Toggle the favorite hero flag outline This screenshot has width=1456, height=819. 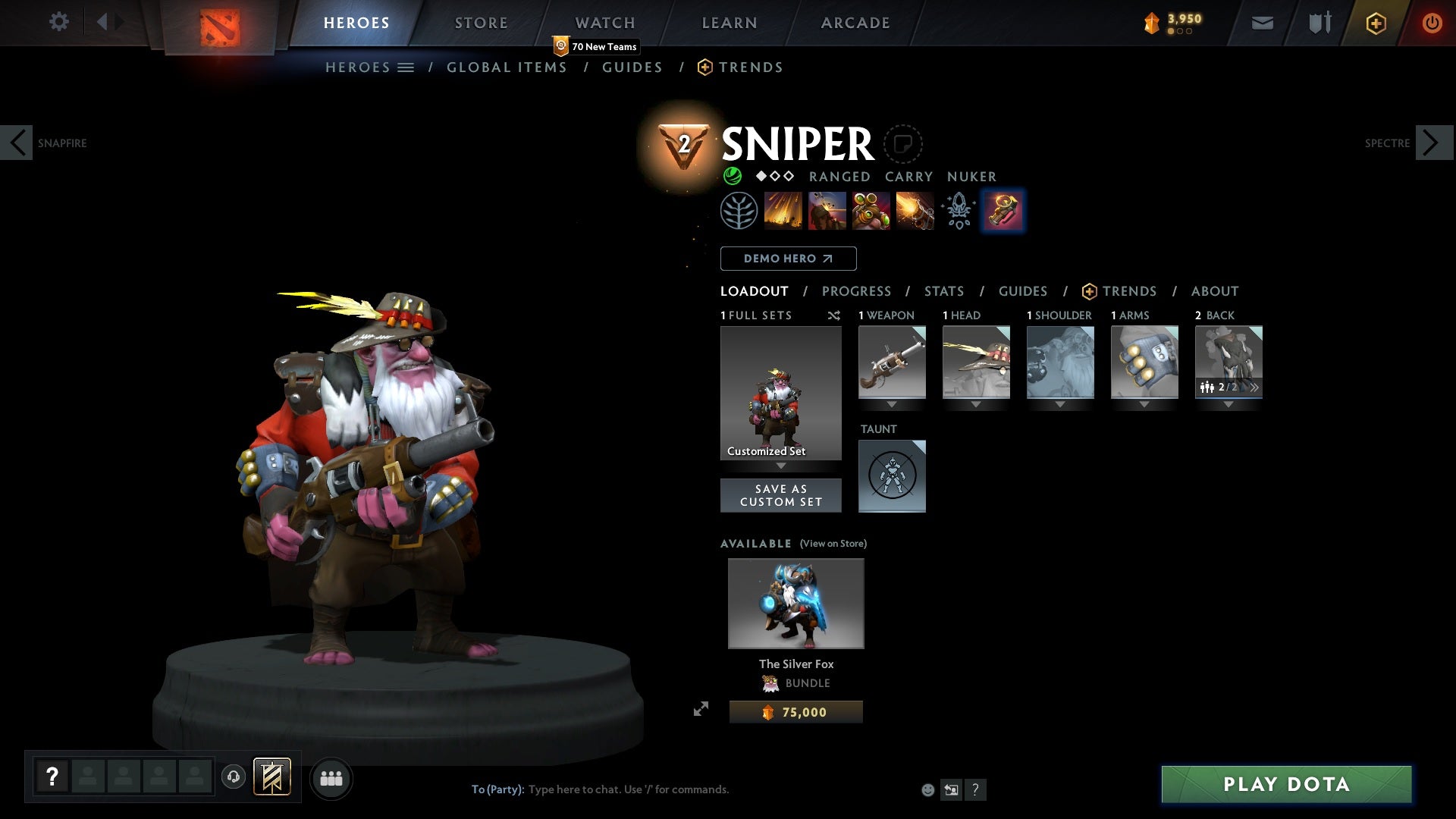902,143
